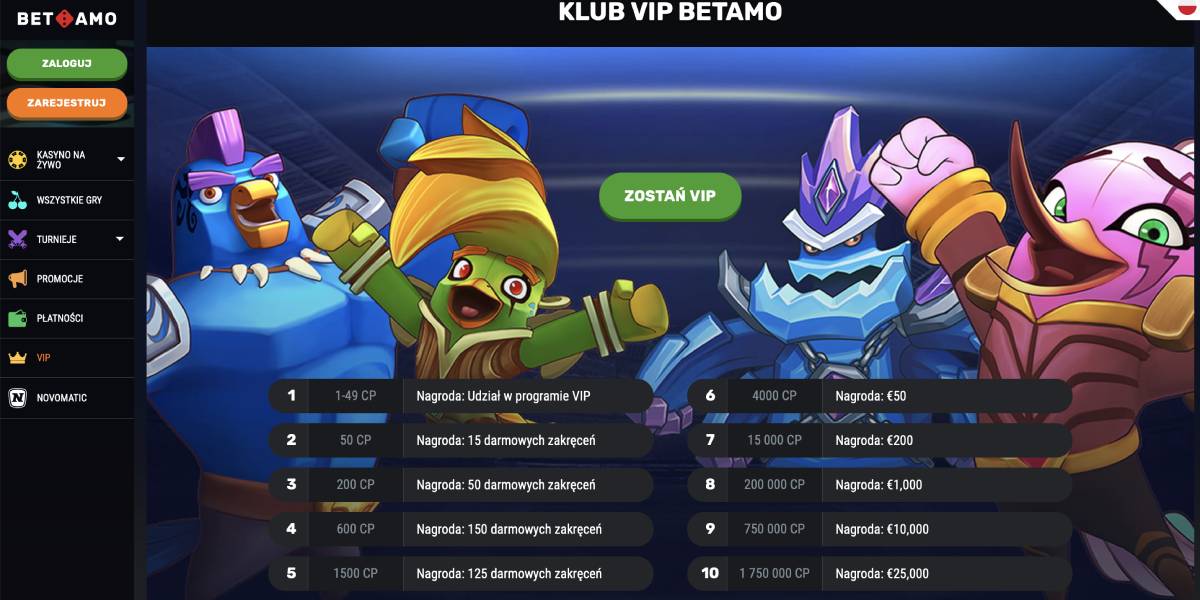Click the Betamo logo in the sidebar
The width and height of the screenshot is (1200, 600).
pos(67,18)
